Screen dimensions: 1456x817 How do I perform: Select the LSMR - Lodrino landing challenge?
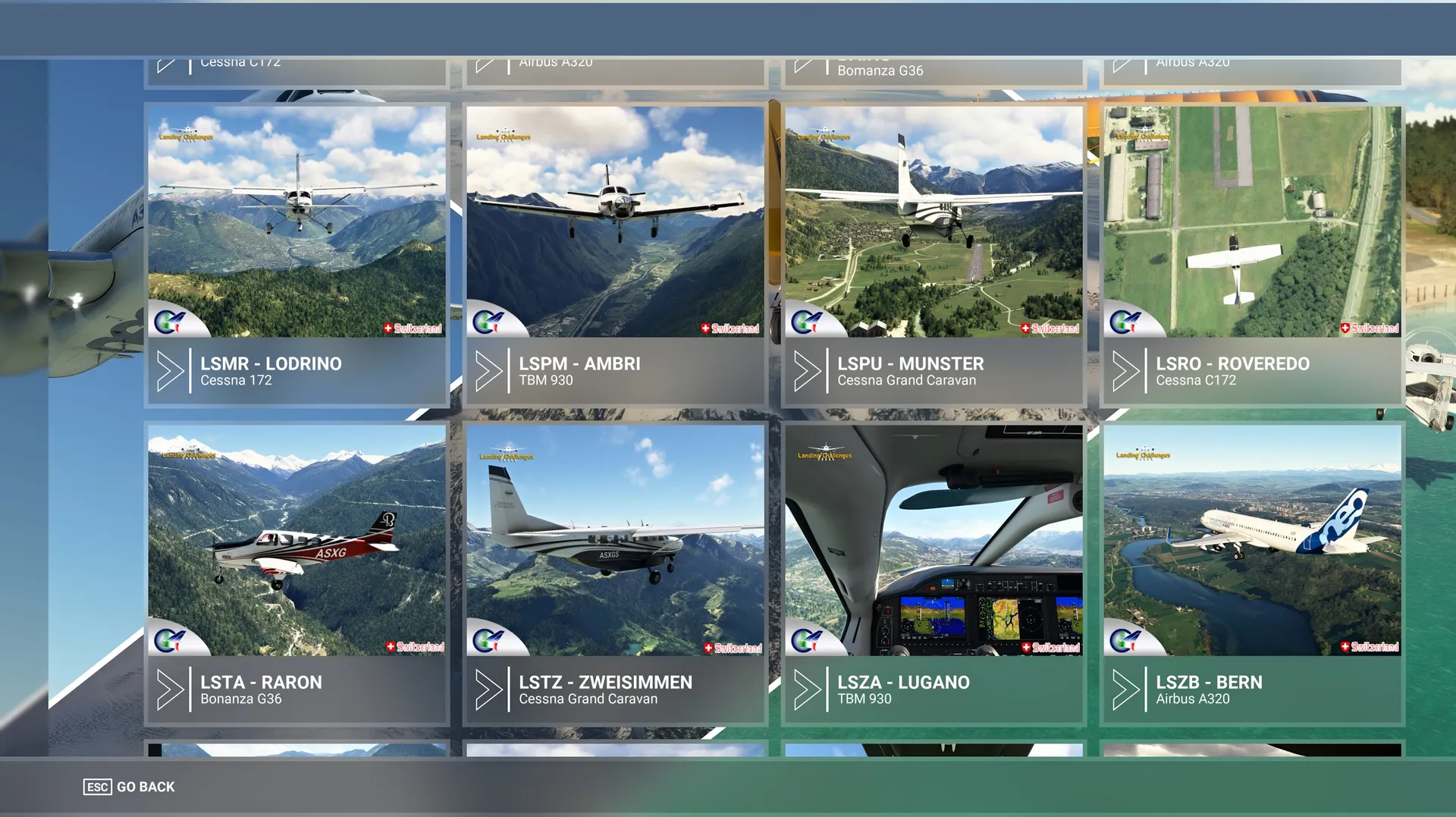297,255
